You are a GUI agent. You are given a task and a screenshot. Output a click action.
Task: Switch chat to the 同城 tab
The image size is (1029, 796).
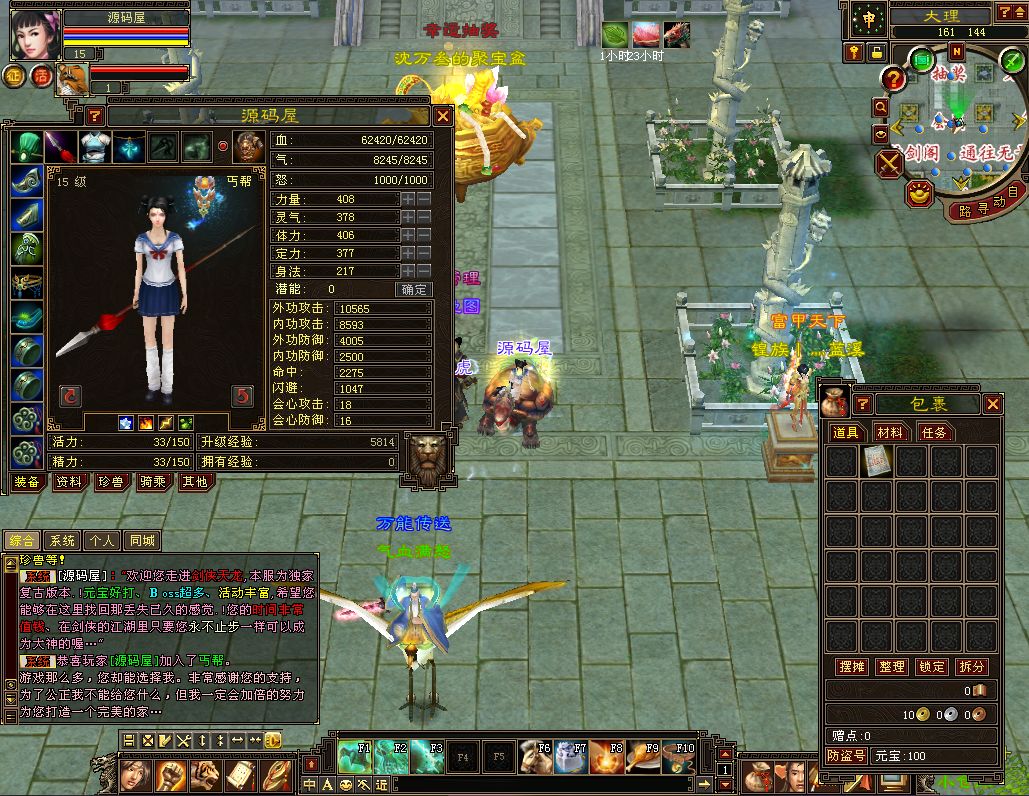coord(142,541)
